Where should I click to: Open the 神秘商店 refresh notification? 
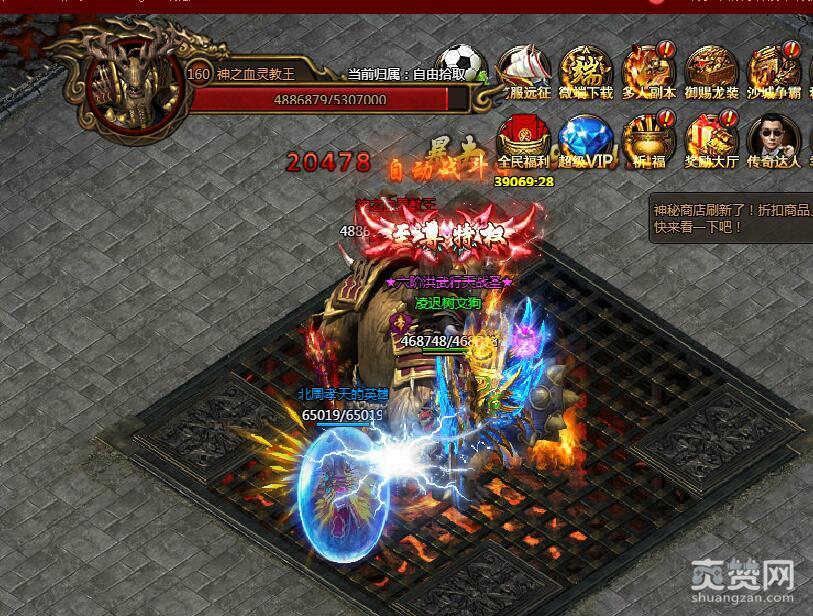pyautogui.click(x=730, y=218)
